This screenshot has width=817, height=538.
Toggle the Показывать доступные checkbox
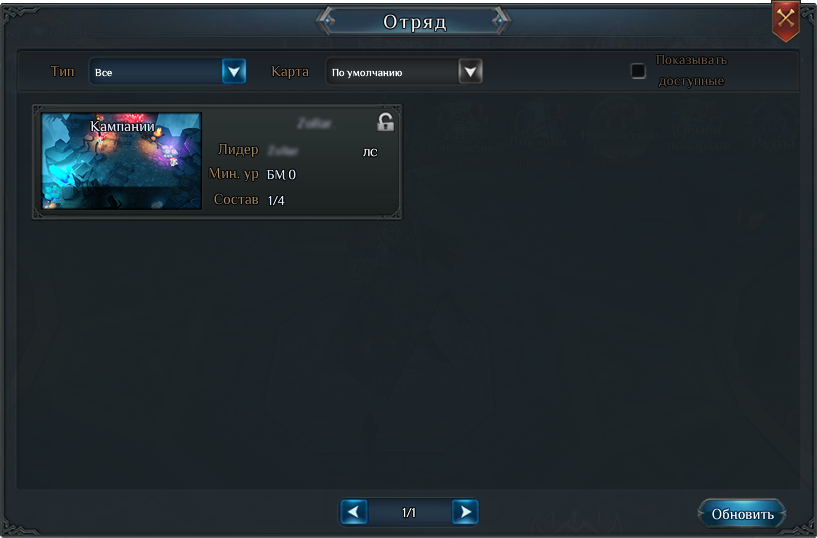click(638, 71)
